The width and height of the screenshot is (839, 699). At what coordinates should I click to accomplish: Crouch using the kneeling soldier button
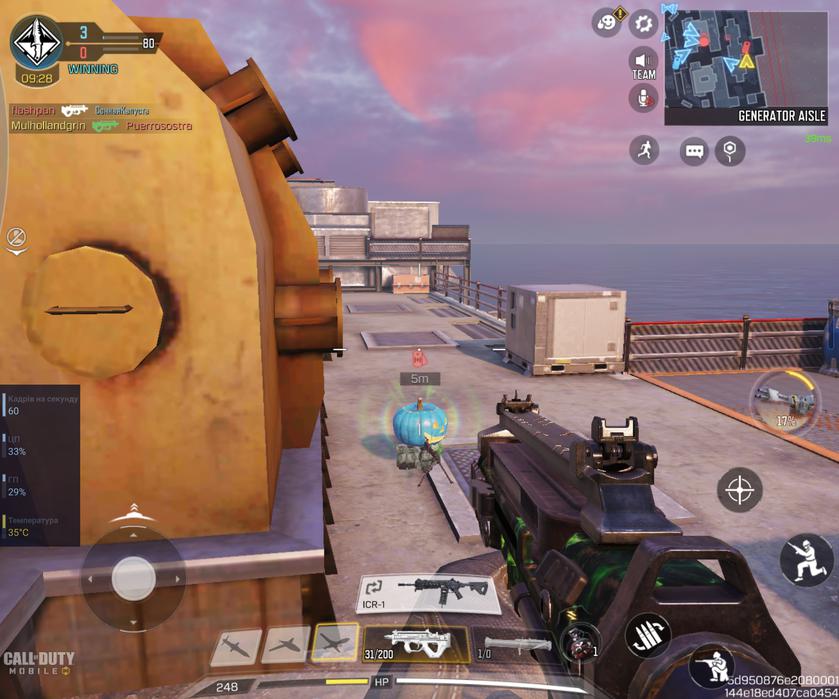click(806, 559)
